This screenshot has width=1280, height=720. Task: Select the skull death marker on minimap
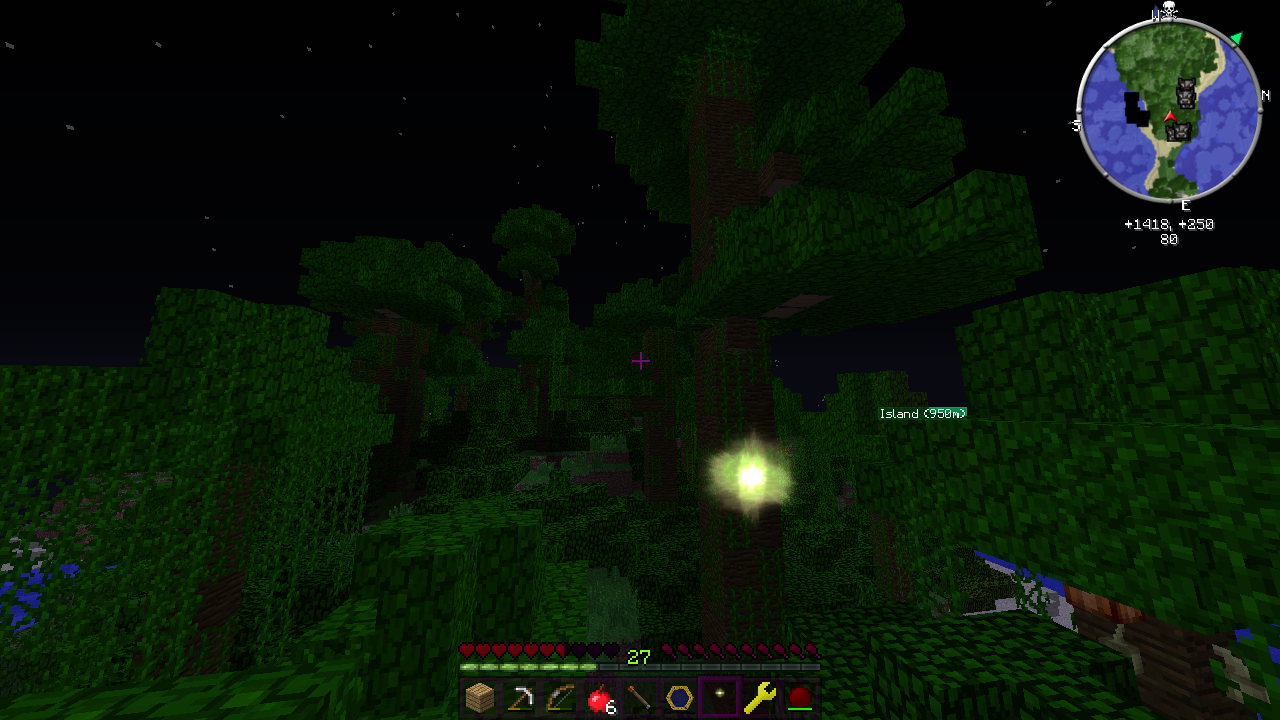pos(1166,12)
